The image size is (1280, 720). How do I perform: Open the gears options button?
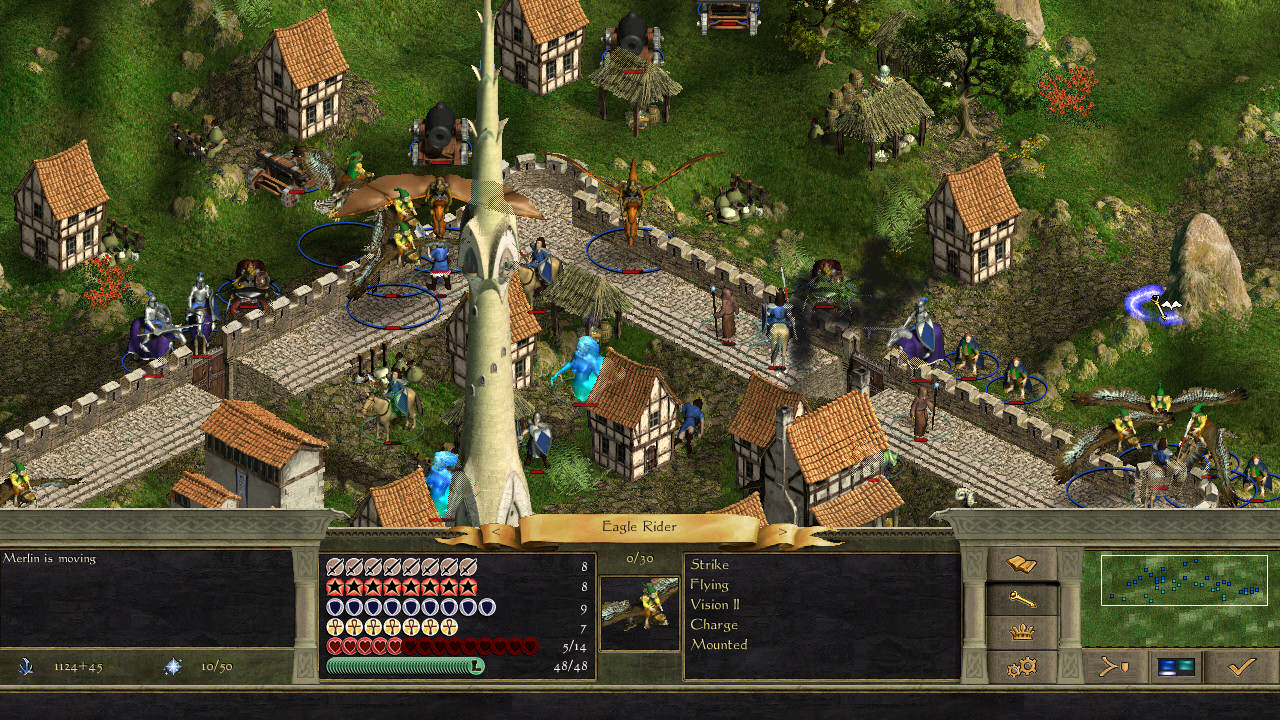point(1022,666)
